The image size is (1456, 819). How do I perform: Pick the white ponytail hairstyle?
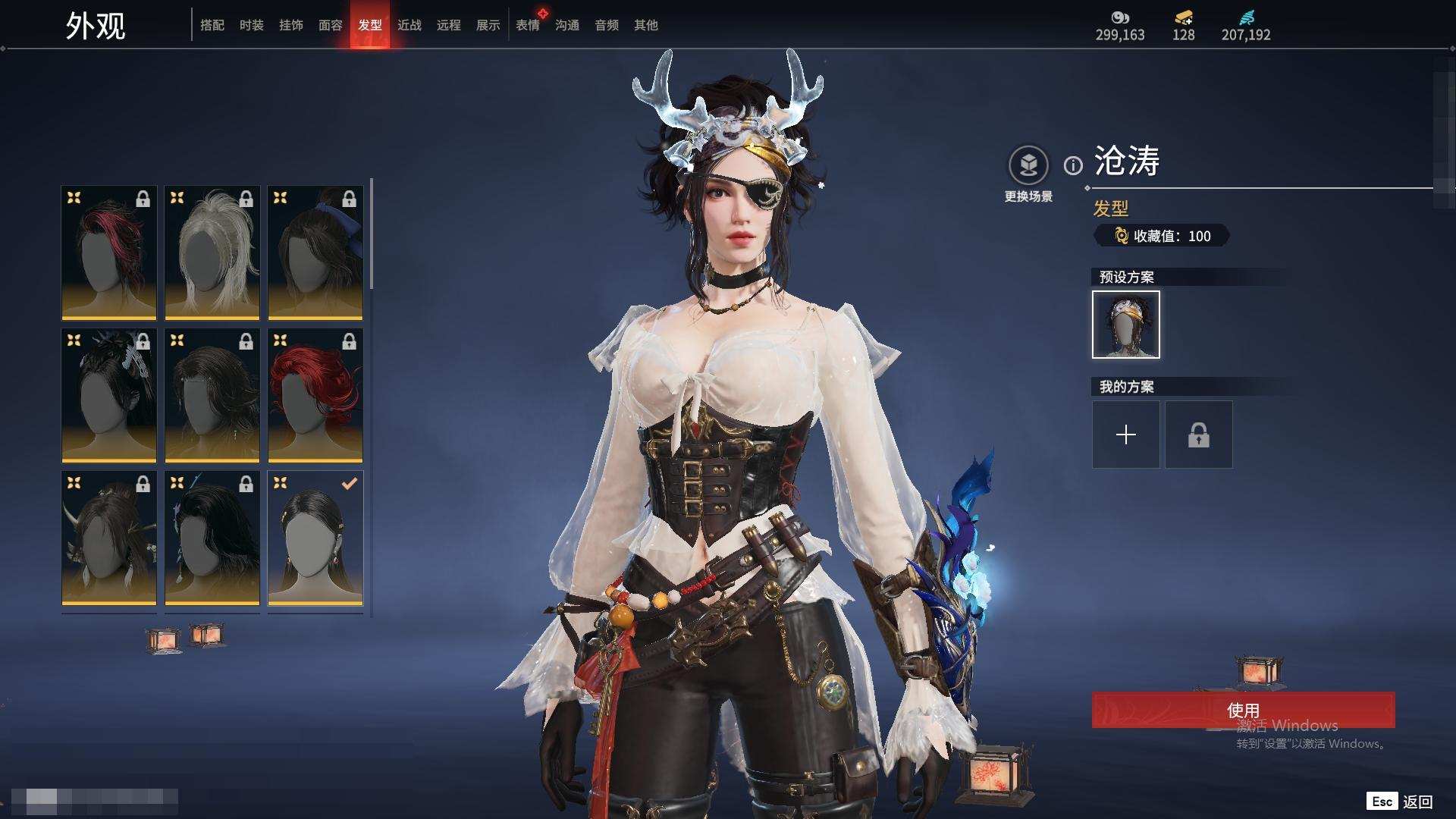point(212,253)
